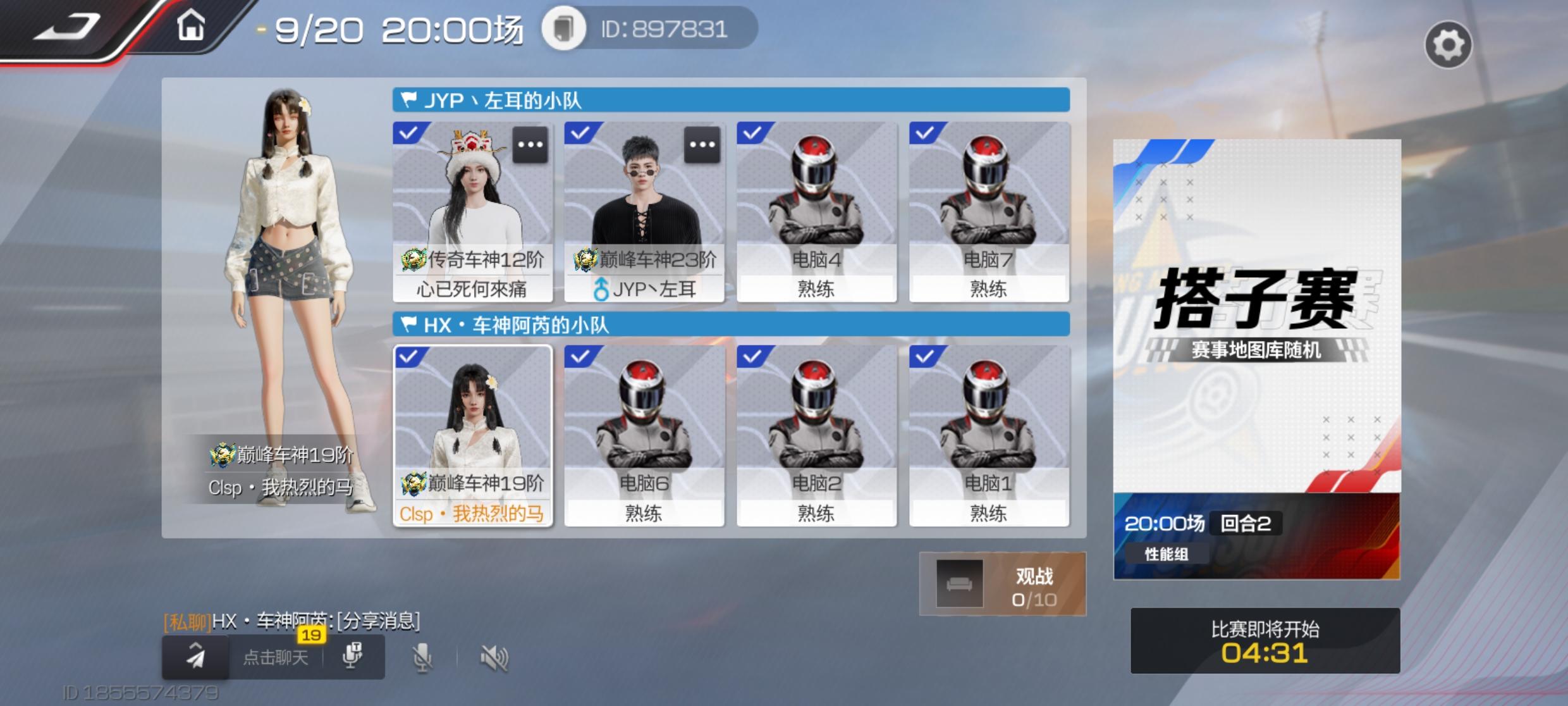
Task: Copy the room ID with the card icon
Action: point(565,29)
